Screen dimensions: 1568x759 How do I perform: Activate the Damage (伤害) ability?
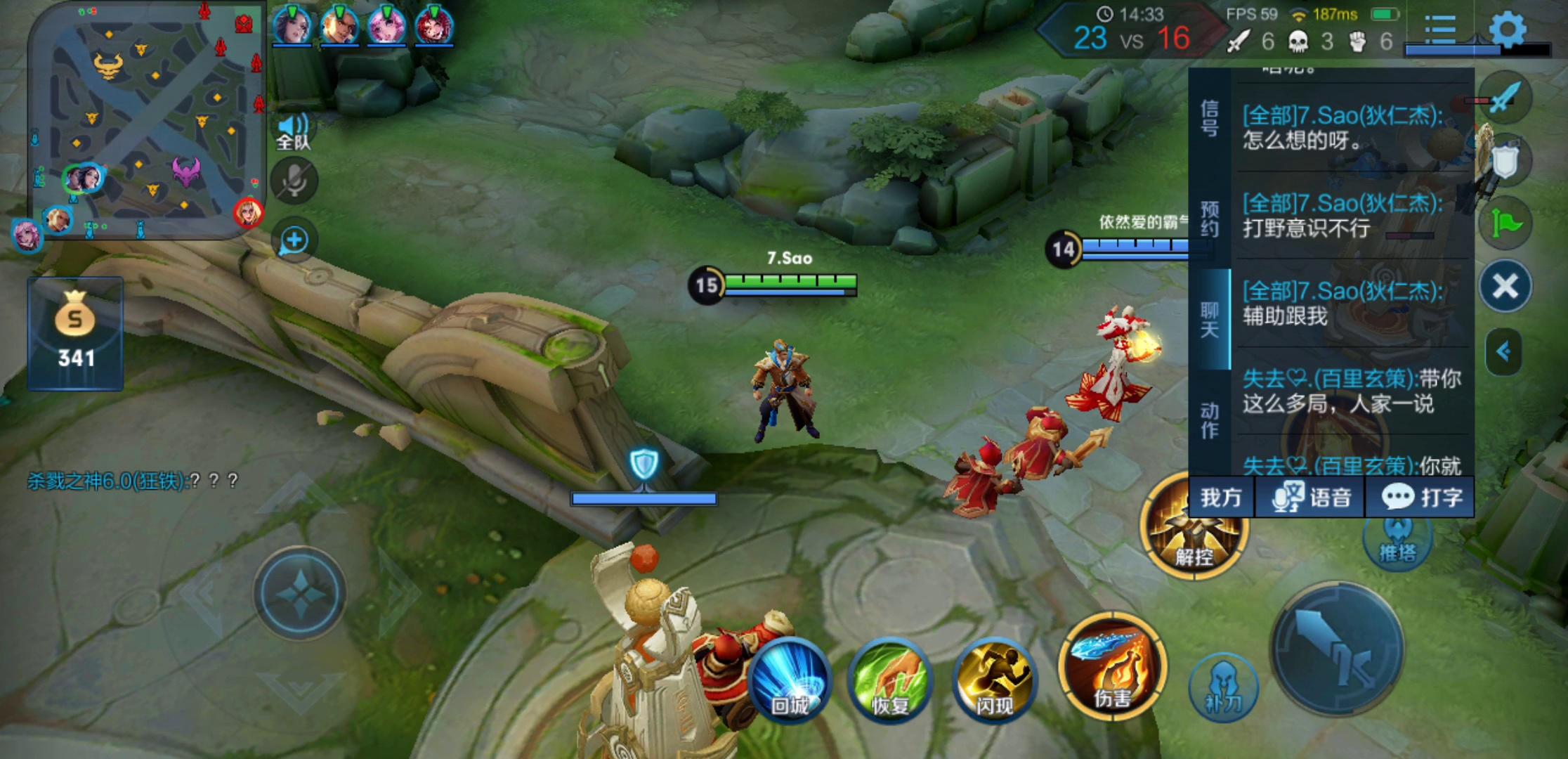tap(1112, 667)
